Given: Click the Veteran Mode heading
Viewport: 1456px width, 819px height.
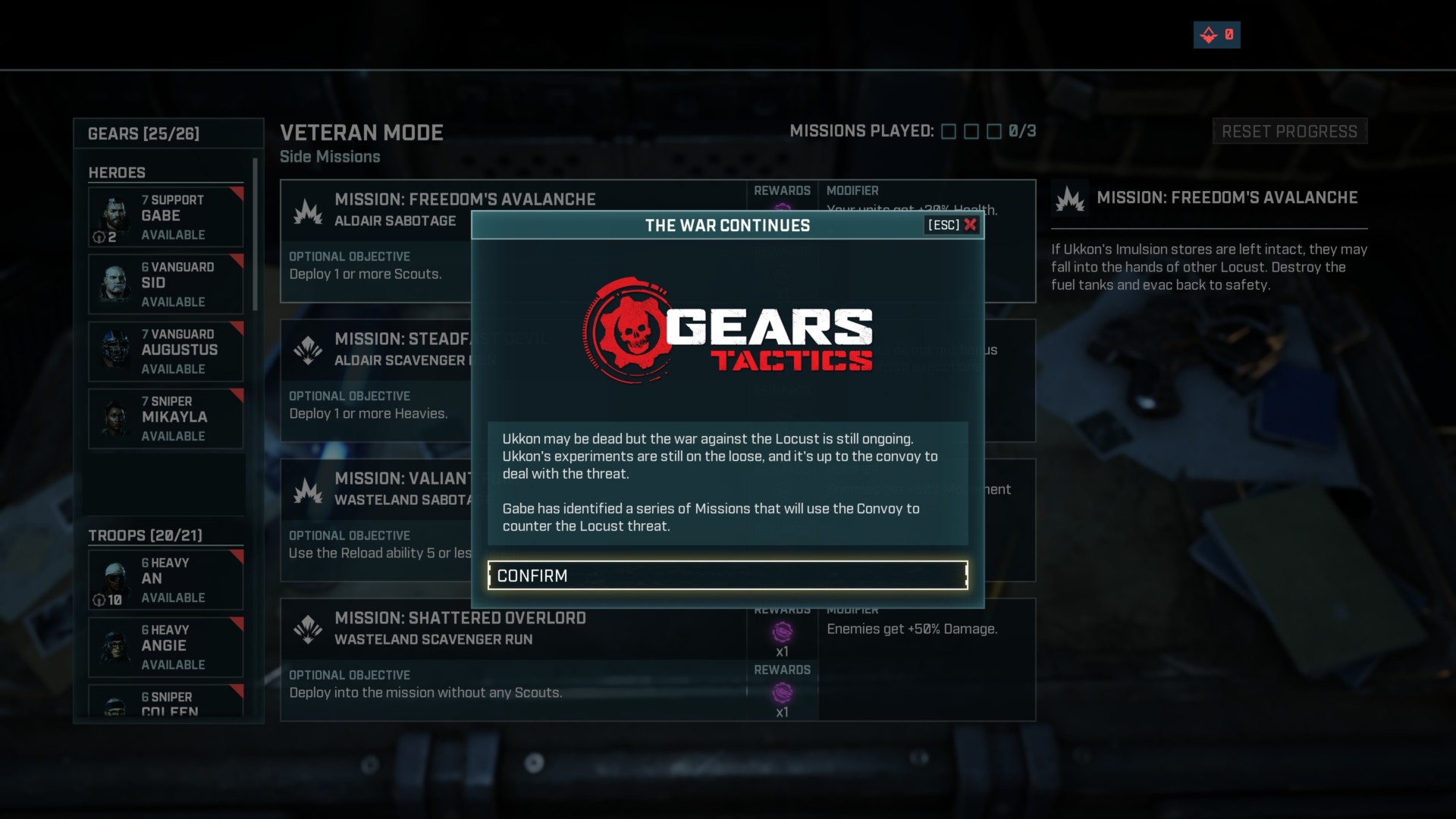Looking at the screenshot, I should coord(362,133).
